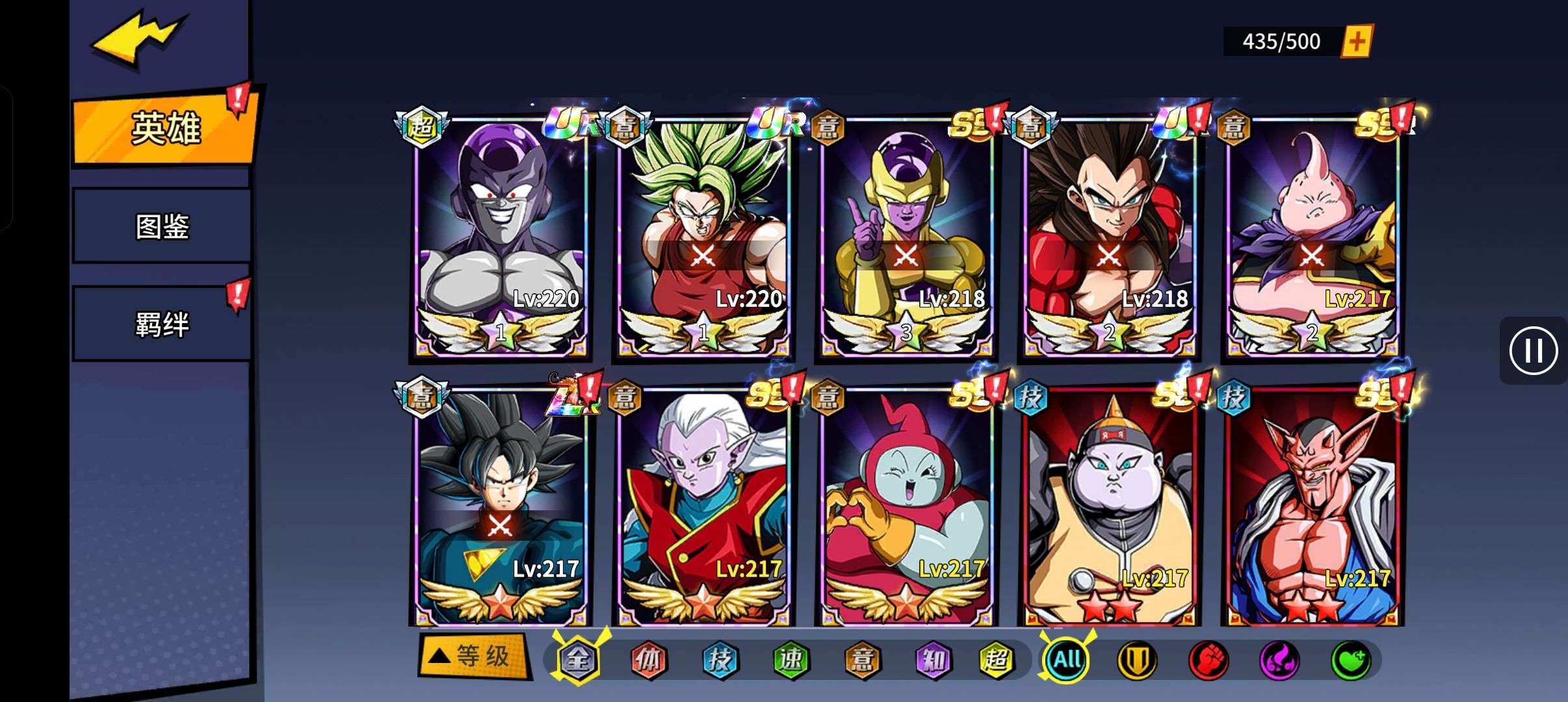This screenshot has height=702, width=1568.
Task: Open the 图鉴 tab
Action: (163, 226)
